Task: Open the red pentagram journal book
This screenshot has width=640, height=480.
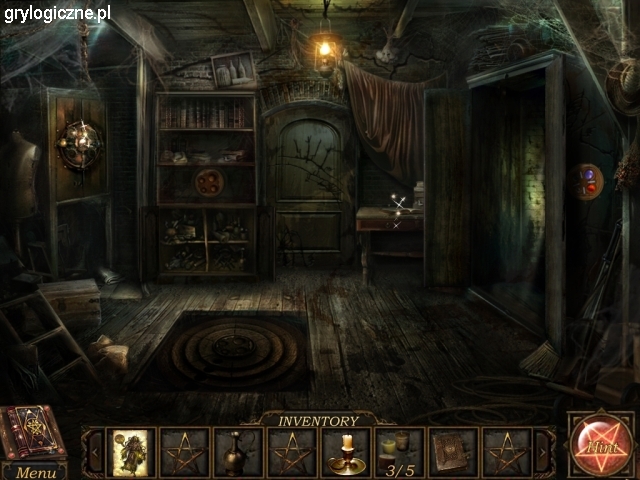Action: coord(33,431)
